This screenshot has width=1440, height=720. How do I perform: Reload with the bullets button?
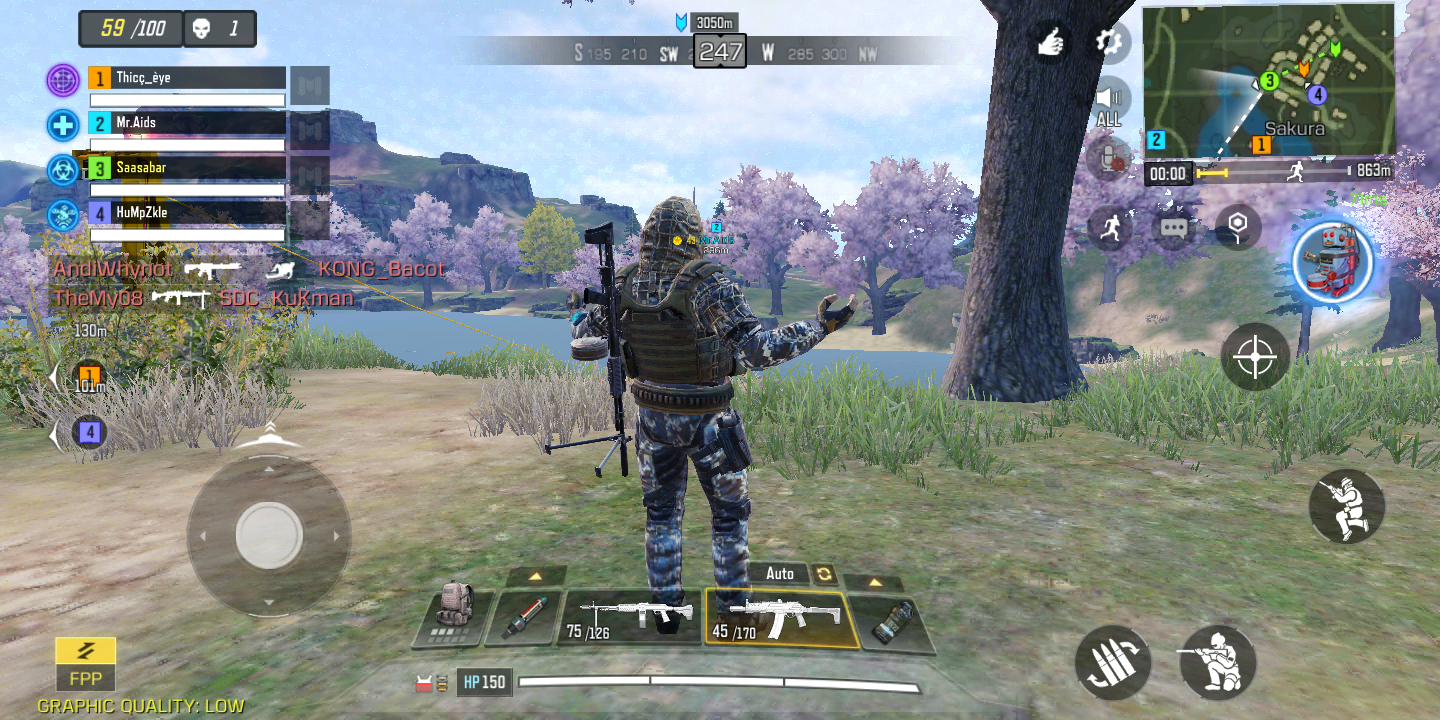coord(1113,662)
